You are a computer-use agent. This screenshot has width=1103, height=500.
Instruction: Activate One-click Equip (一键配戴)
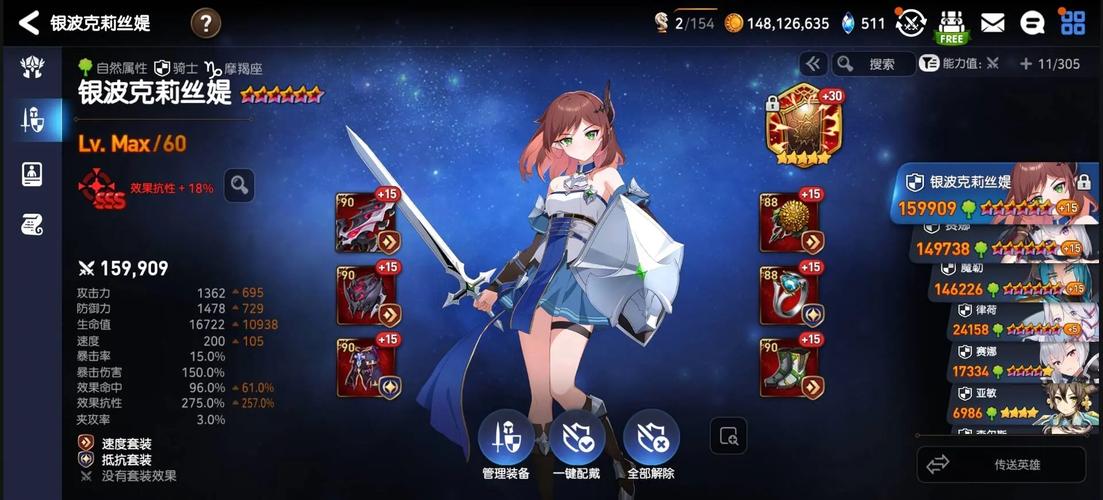tap(577, 443)
